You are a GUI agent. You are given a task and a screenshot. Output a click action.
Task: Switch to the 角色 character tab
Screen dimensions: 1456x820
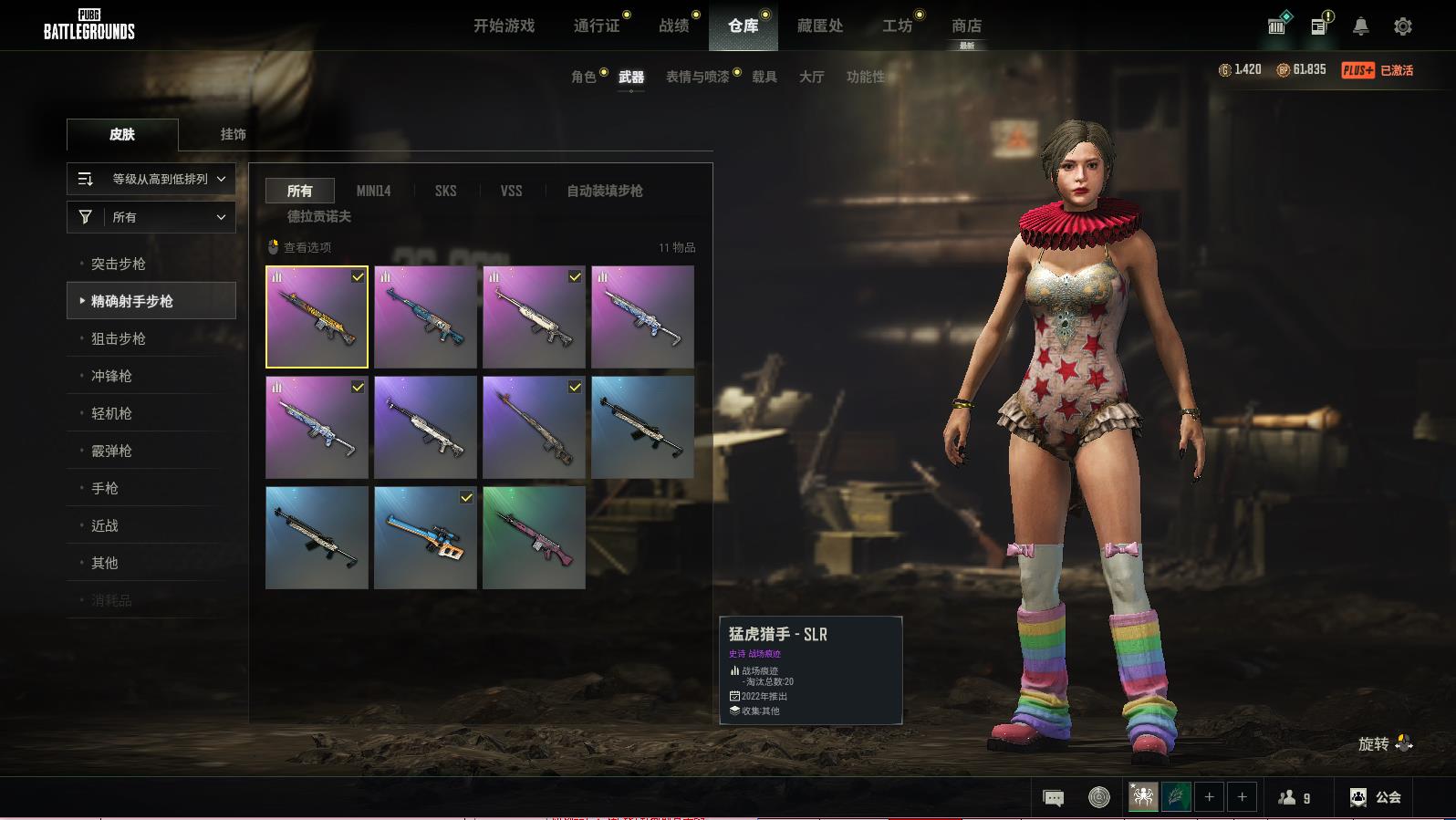tap(584, 77)
